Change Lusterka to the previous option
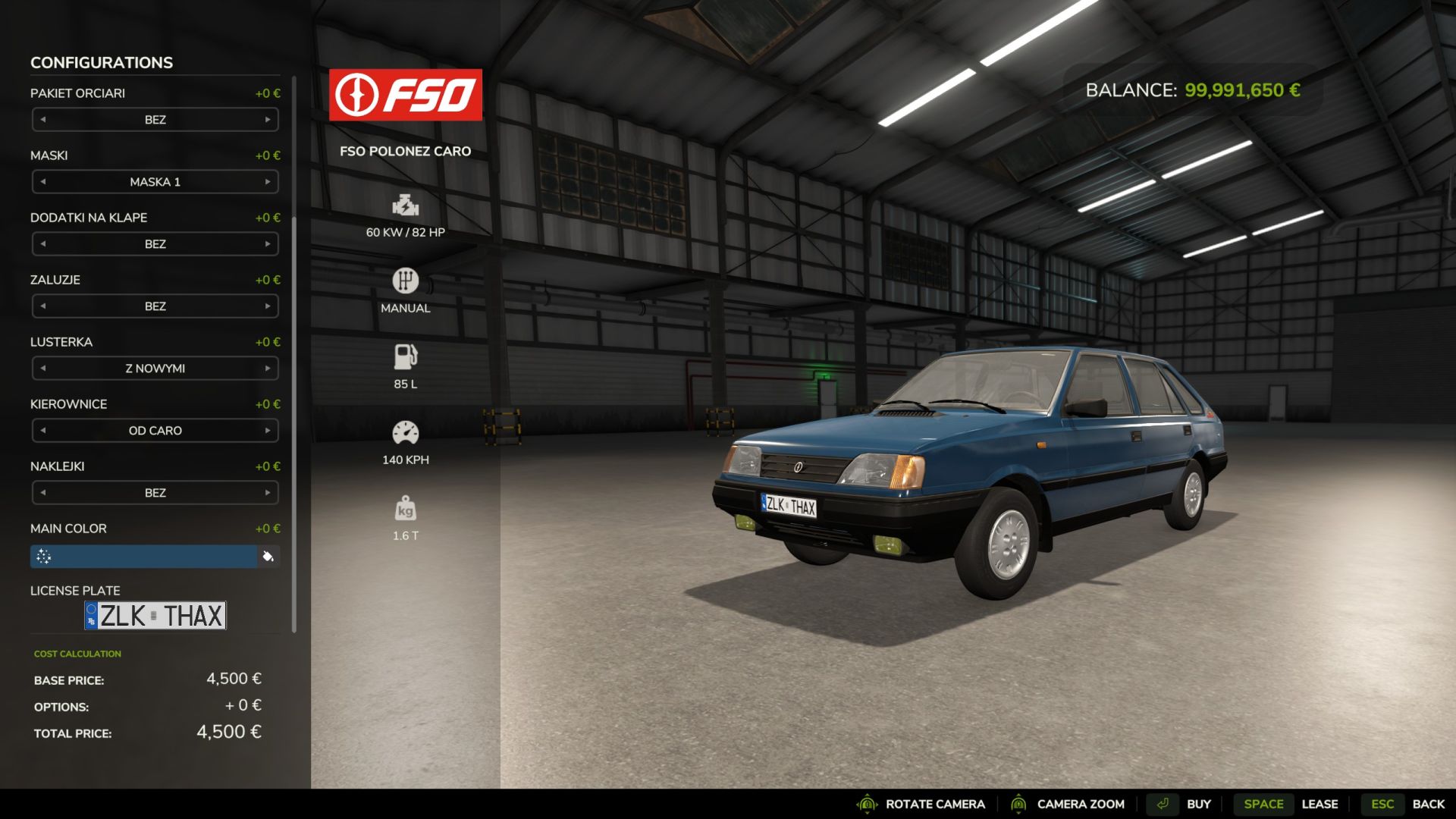Screen dimensions: 1456x819 pyautogui.click(x=43, y=369)
